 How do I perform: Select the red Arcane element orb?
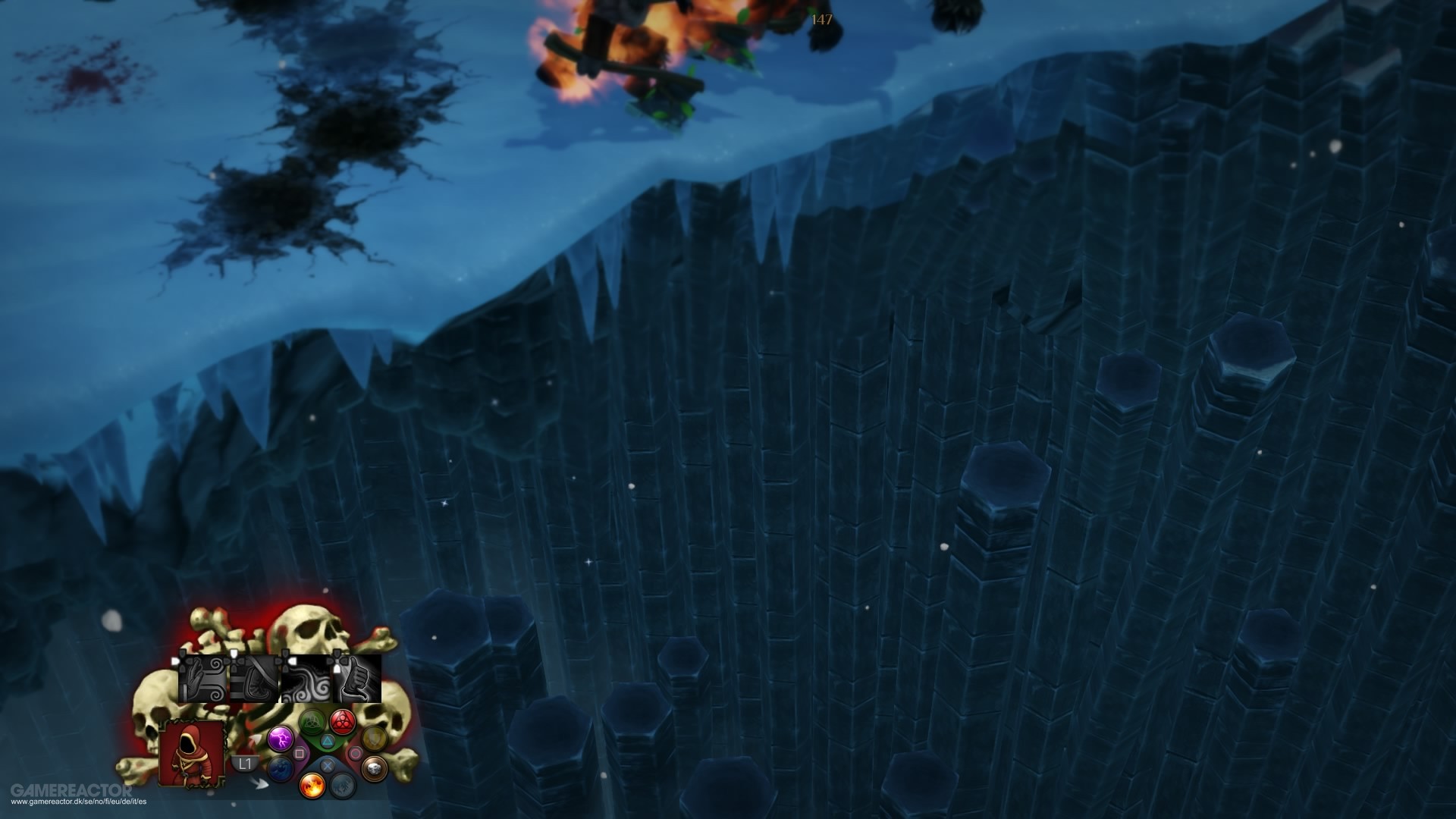point(344,722)
